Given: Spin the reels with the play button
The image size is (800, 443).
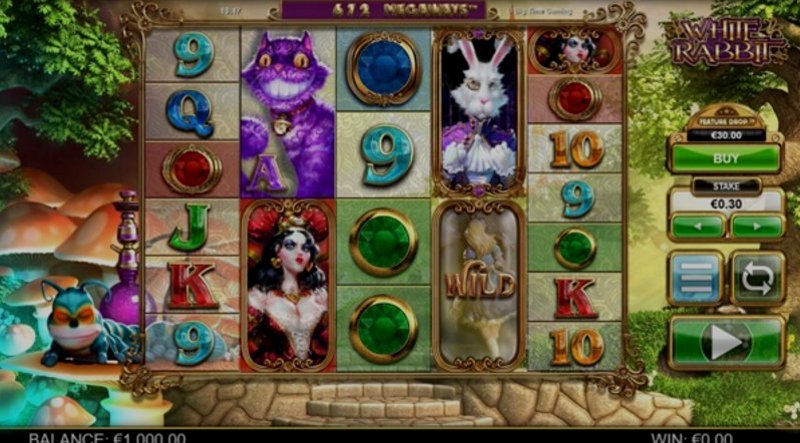Looking at the screenshot, I should pyautogui.click(x=726, y=343).
